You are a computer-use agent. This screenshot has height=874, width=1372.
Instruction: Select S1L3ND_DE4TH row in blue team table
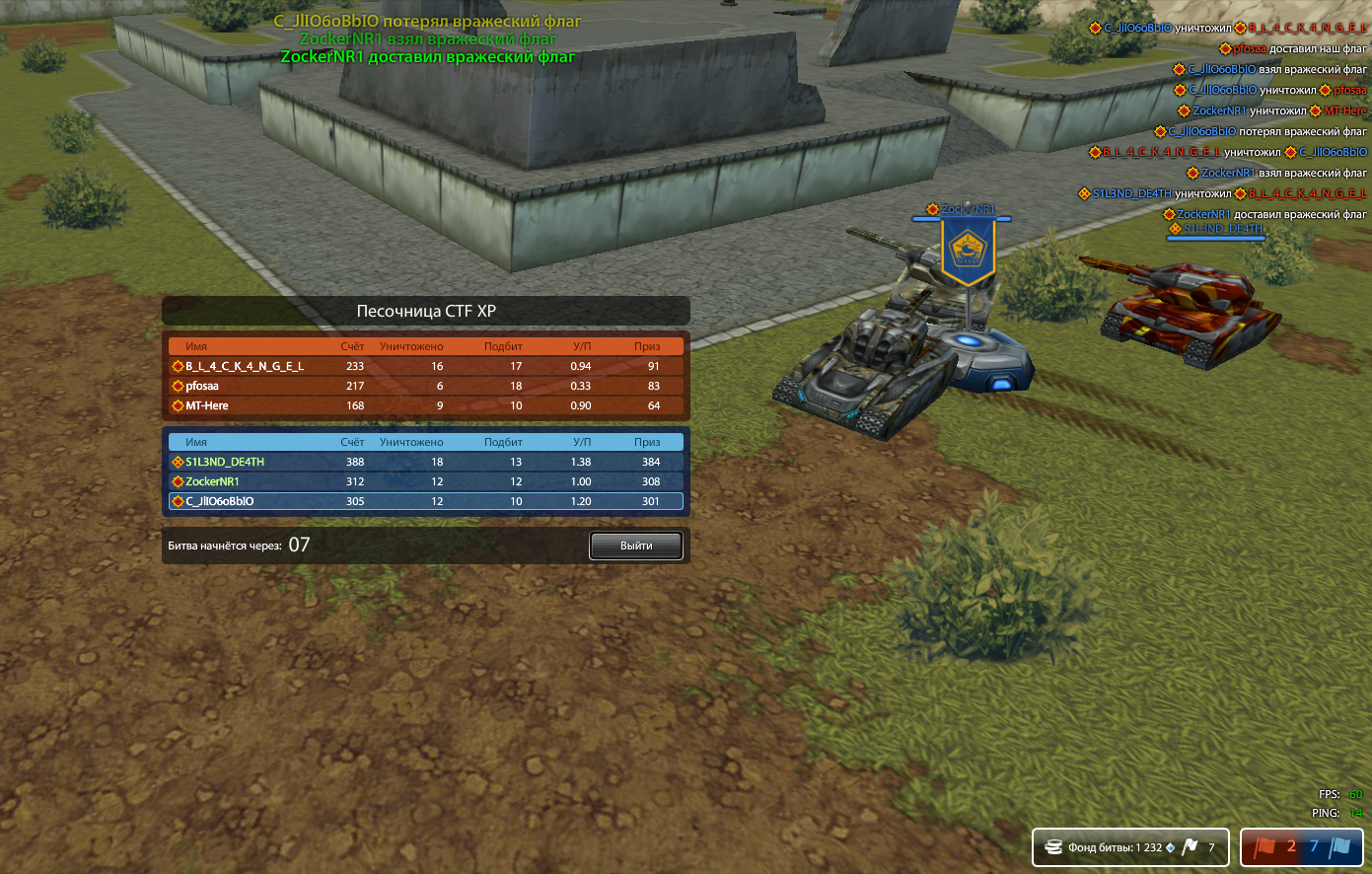[425, 462]
